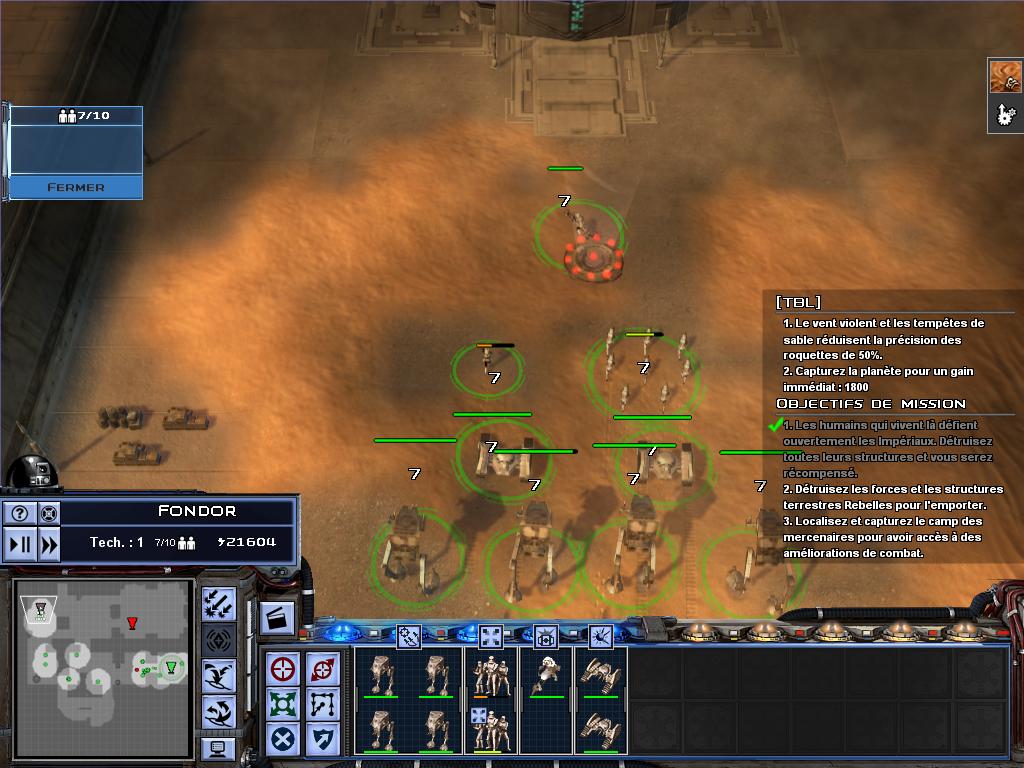Image resolution: width=1024 pixels, height=768 pixels.
Task: Activate the red crosshair attack command
Action: click(x=284, y=668)
